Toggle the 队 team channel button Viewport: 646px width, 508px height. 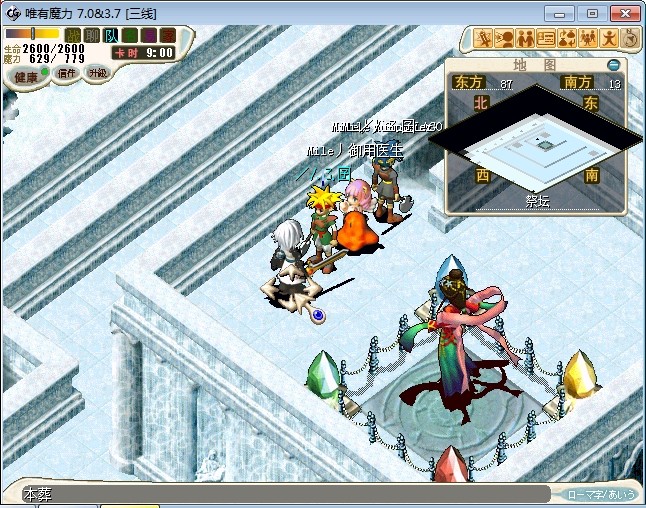point(111,35)
